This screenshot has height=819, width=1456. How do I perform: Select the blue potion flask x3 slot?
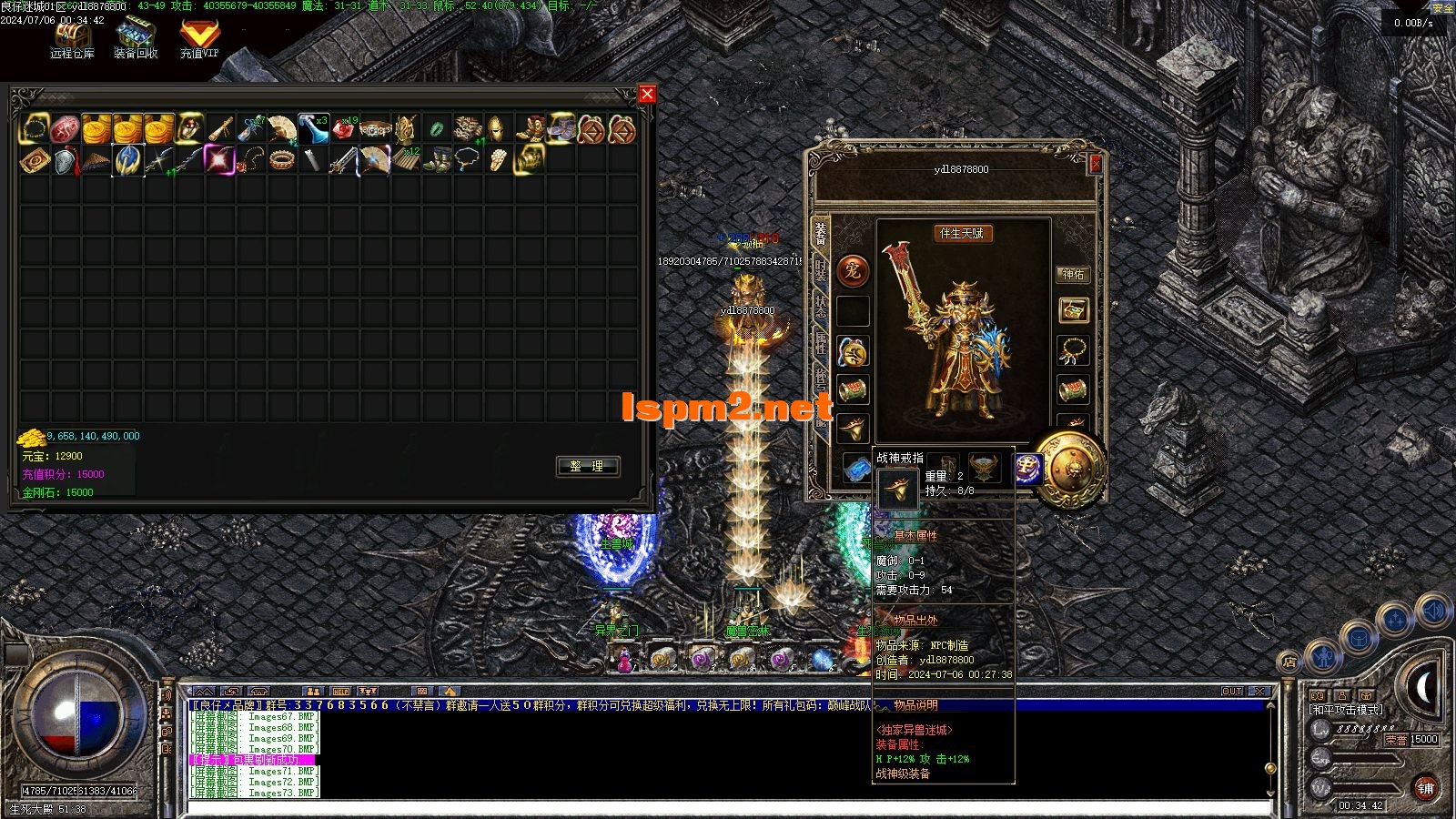[x=313, y=129]
